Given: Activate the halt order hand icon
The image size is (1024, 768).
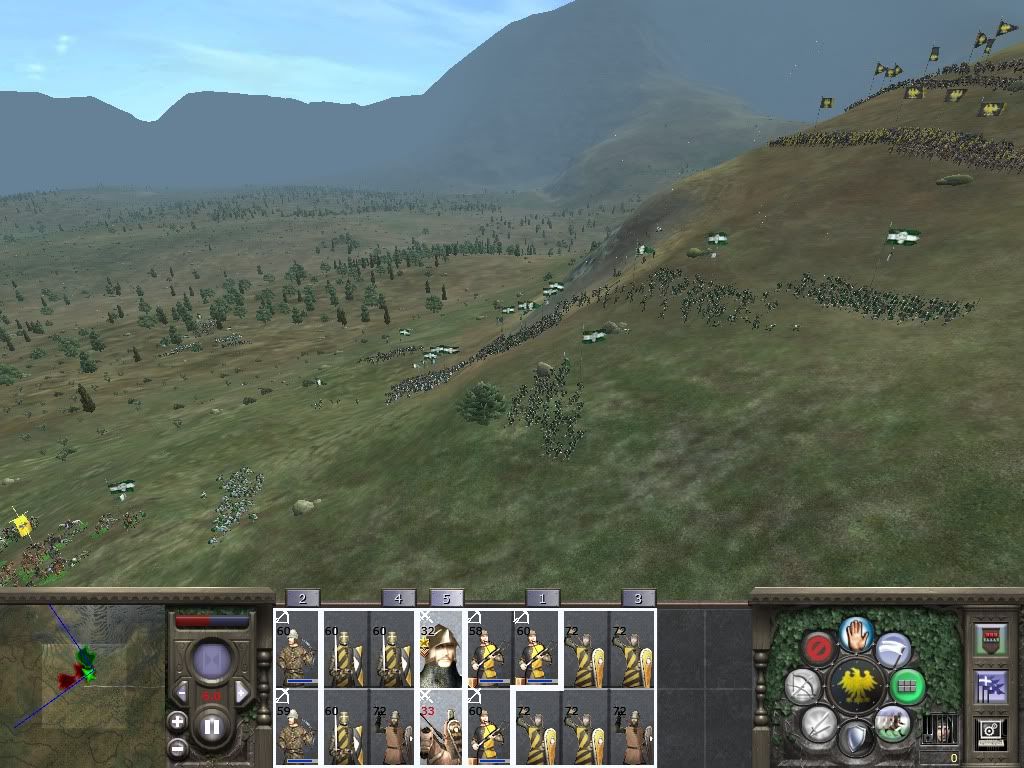Looking at the screenshot, I should pos(855,632).
